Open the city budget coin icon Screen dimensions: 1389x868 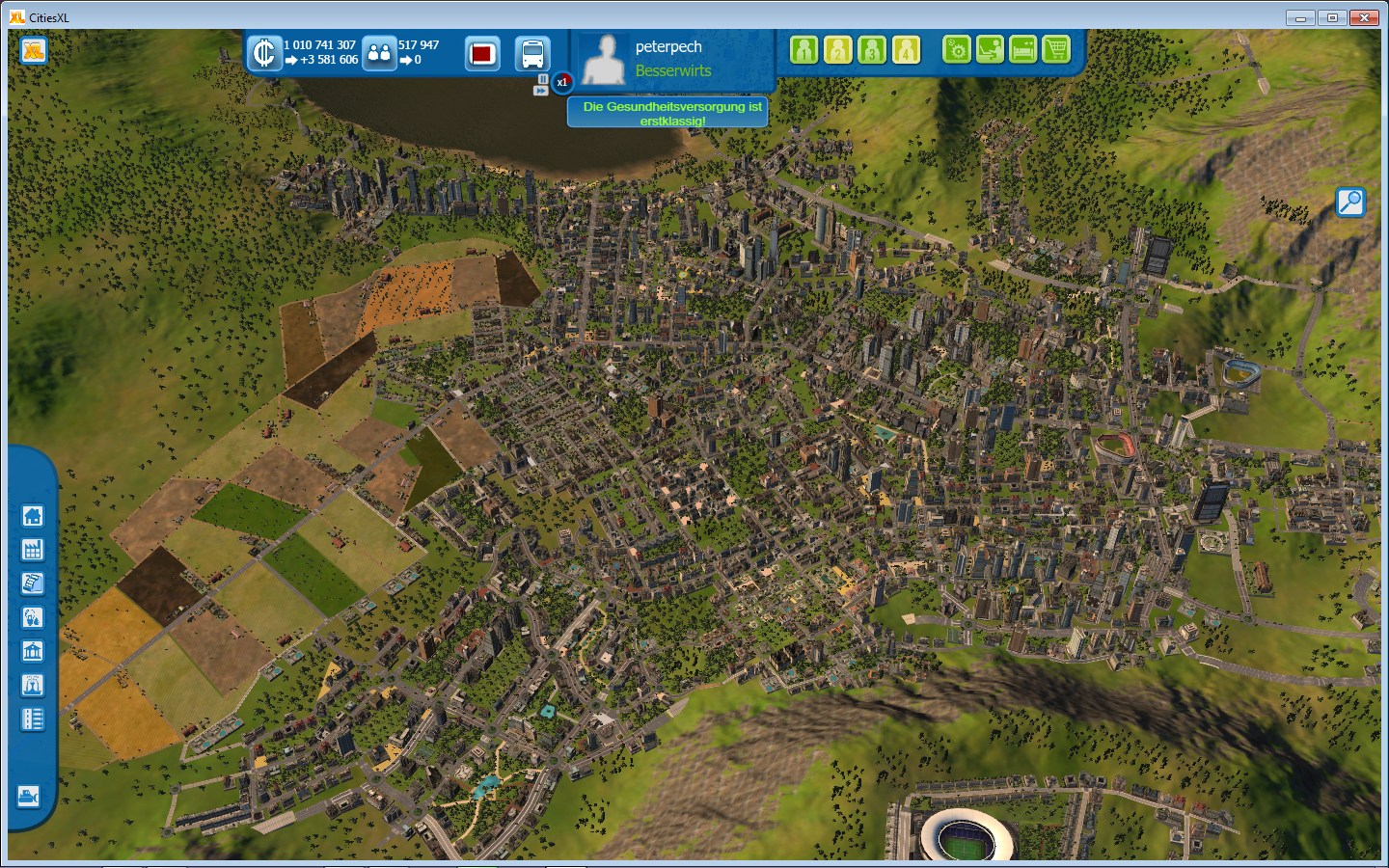pyautogui.click(x=263, y=53)
